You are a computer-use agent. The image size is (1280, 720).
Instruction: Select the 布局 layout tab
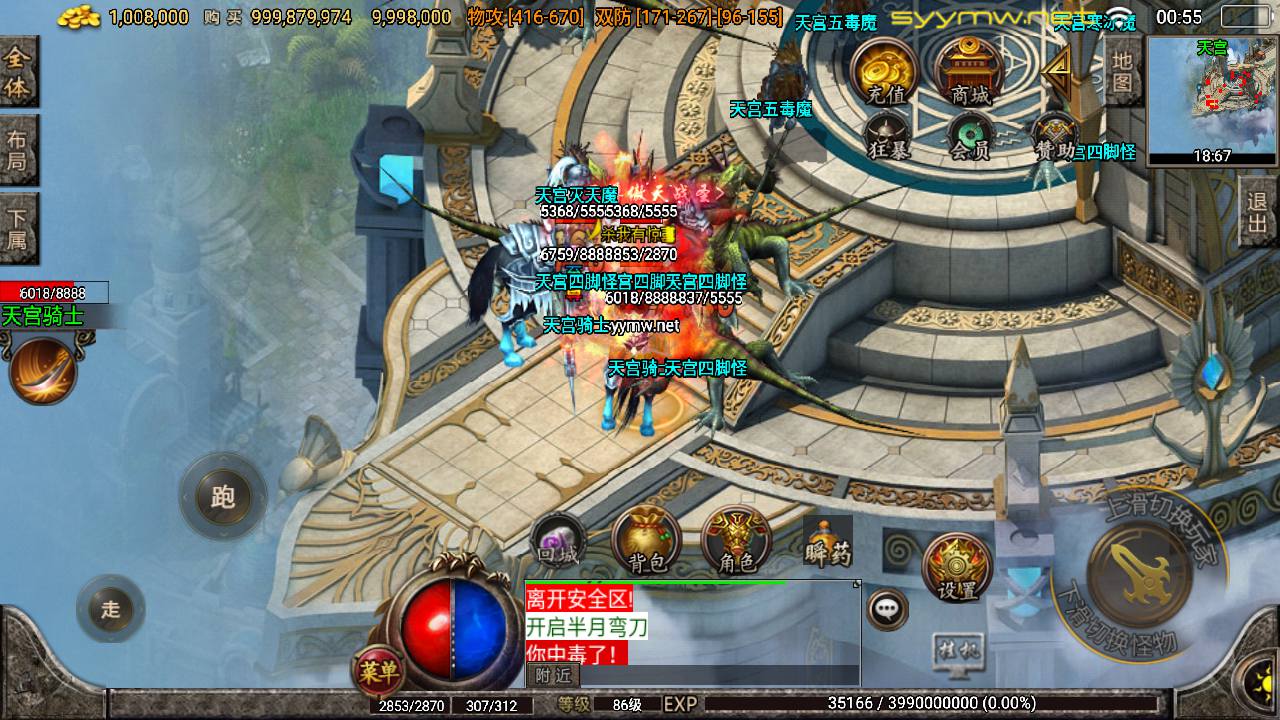point(18,150)
